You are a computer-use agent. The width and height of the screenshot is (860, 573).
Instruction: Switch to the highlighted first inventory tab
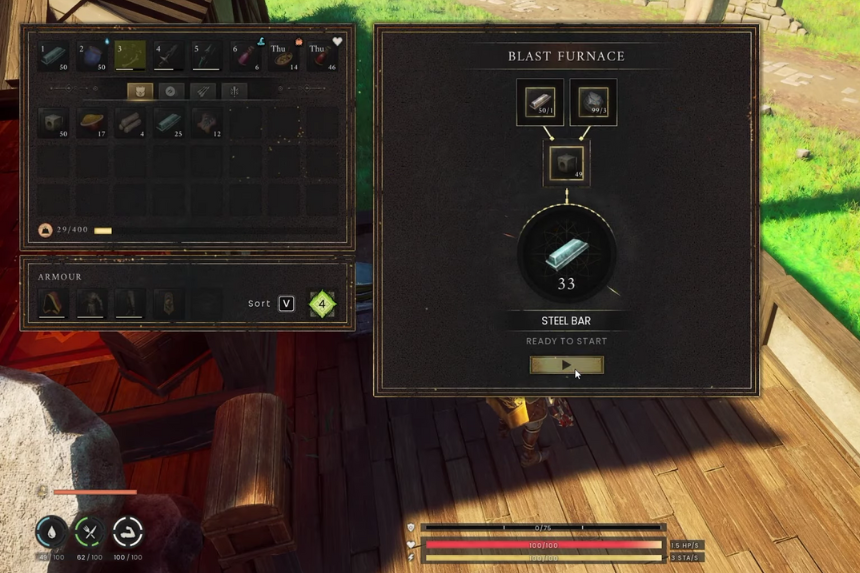tap(140, 91)
